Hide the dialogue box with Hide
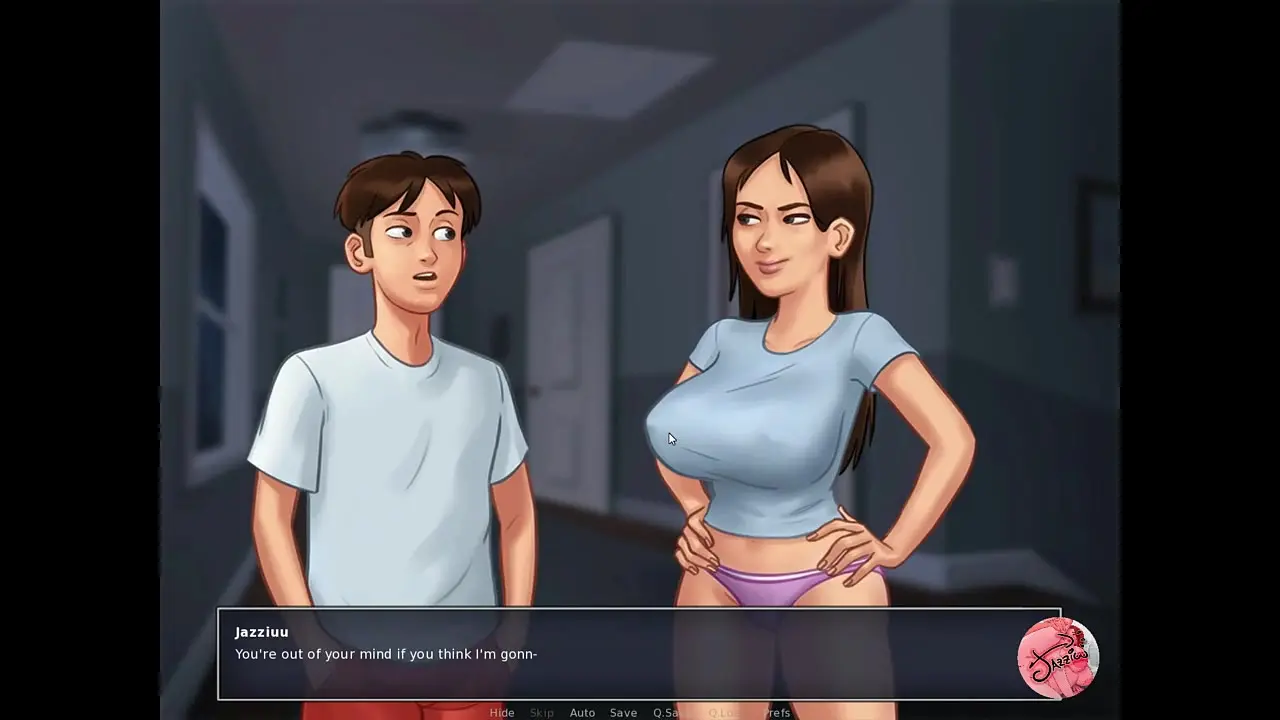 pyautogui.click(x=502, y=713)
